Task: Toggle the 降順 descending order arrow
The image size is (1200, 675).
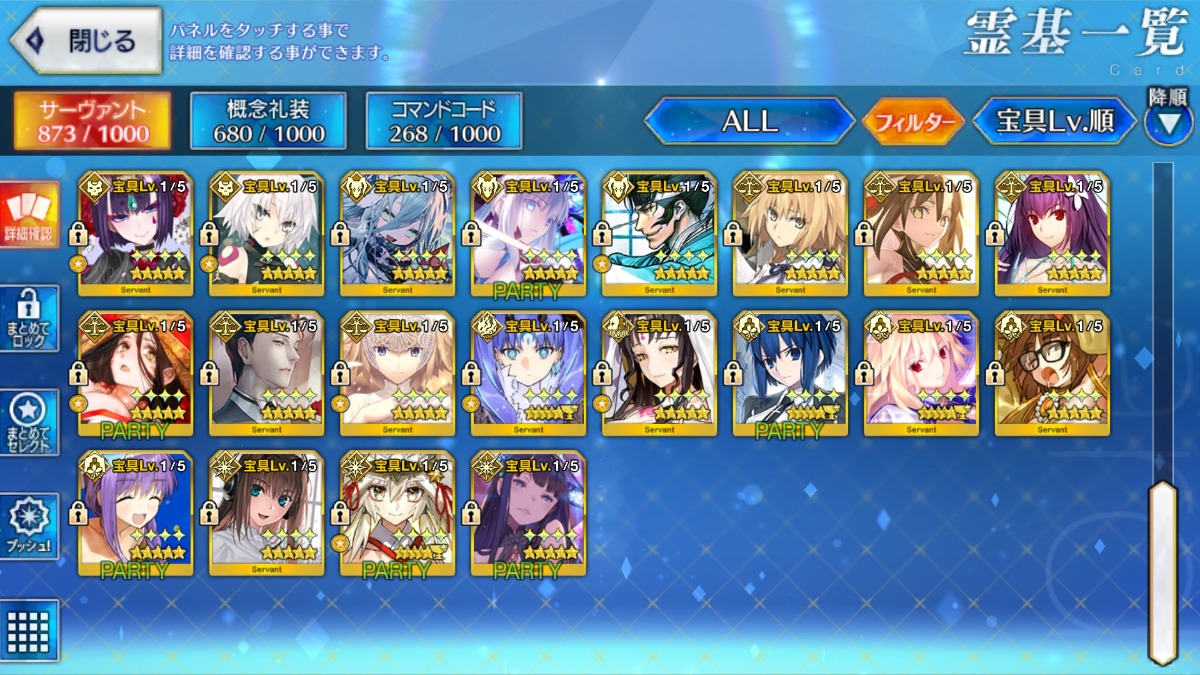Action: point(1168,120)
